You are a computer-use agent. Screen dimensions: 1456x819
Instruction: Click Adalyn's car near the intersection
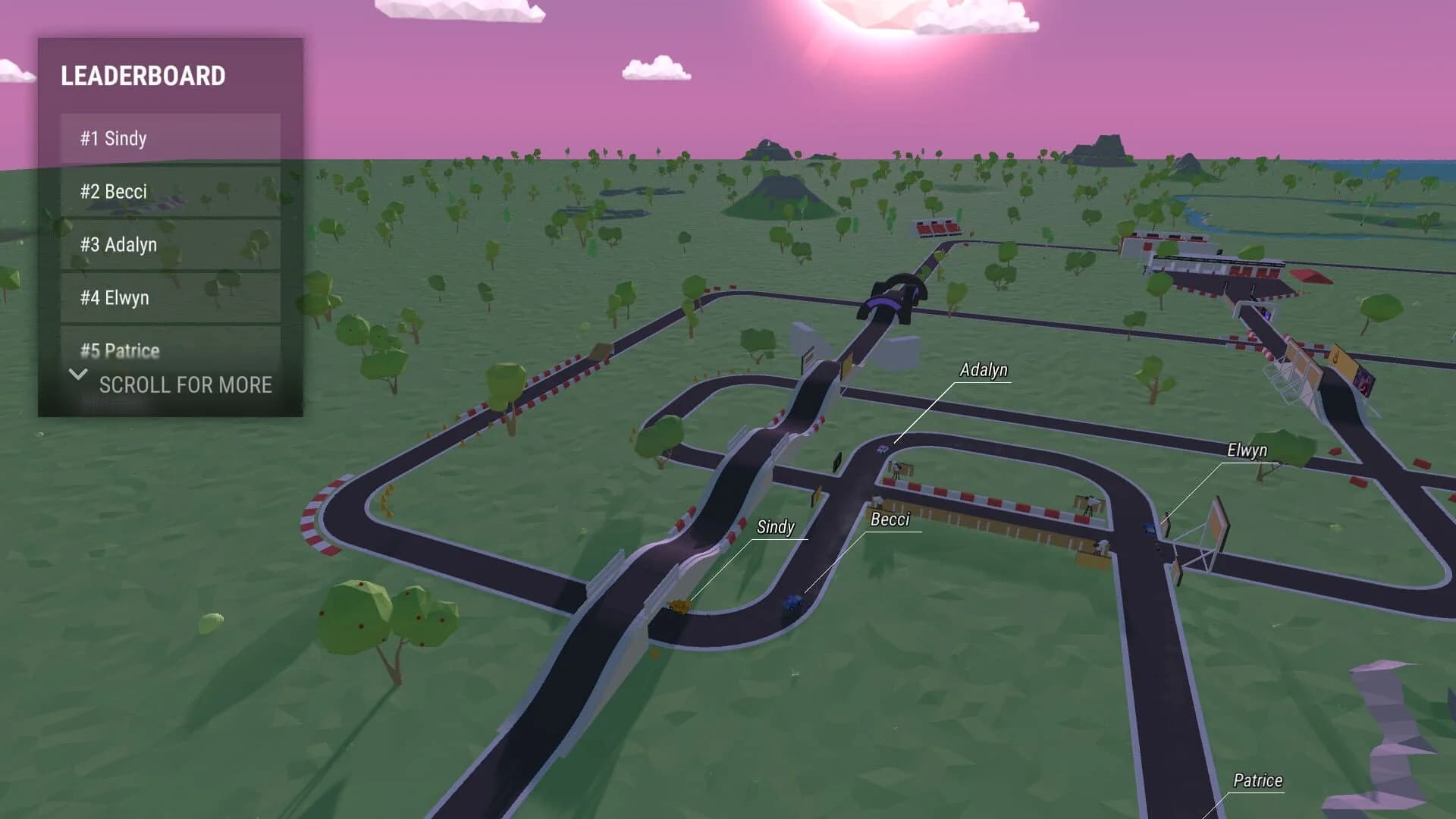(882, 449)
